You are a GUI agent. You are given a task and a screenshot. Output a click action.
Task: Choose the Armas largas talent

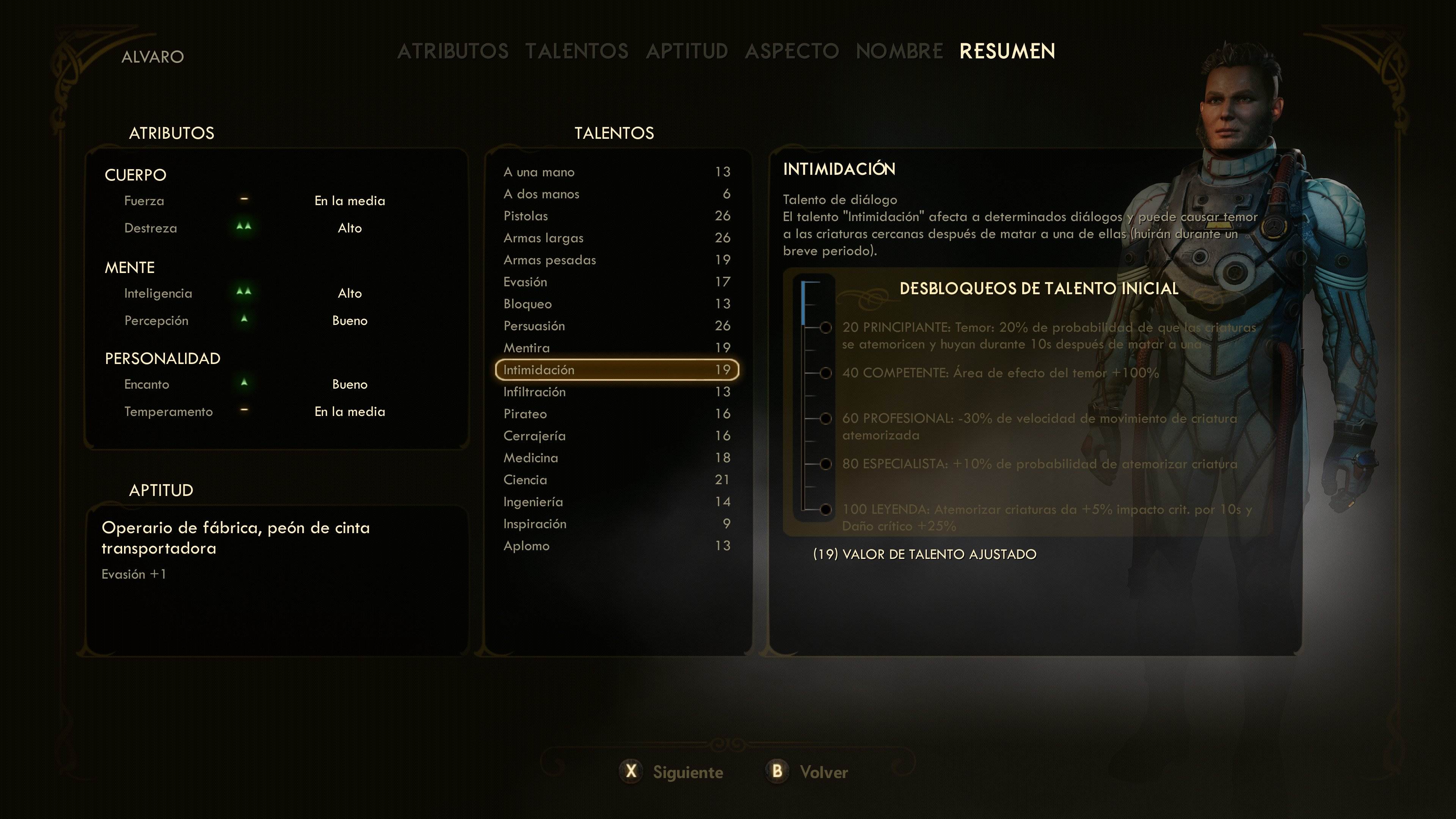coord(616,238)
